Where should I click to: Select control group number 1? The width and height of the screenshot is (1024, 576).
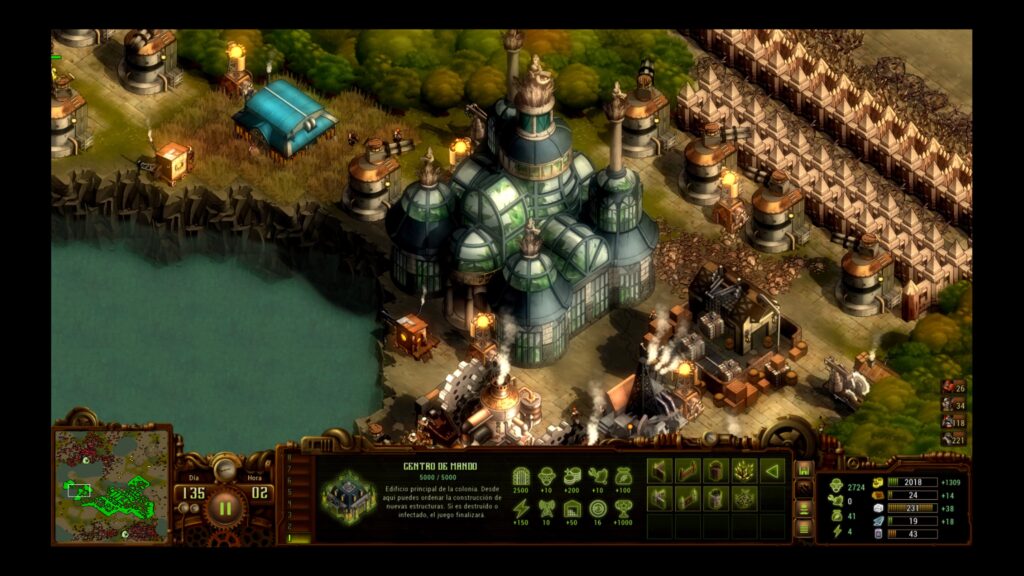(x=291, y=537)
